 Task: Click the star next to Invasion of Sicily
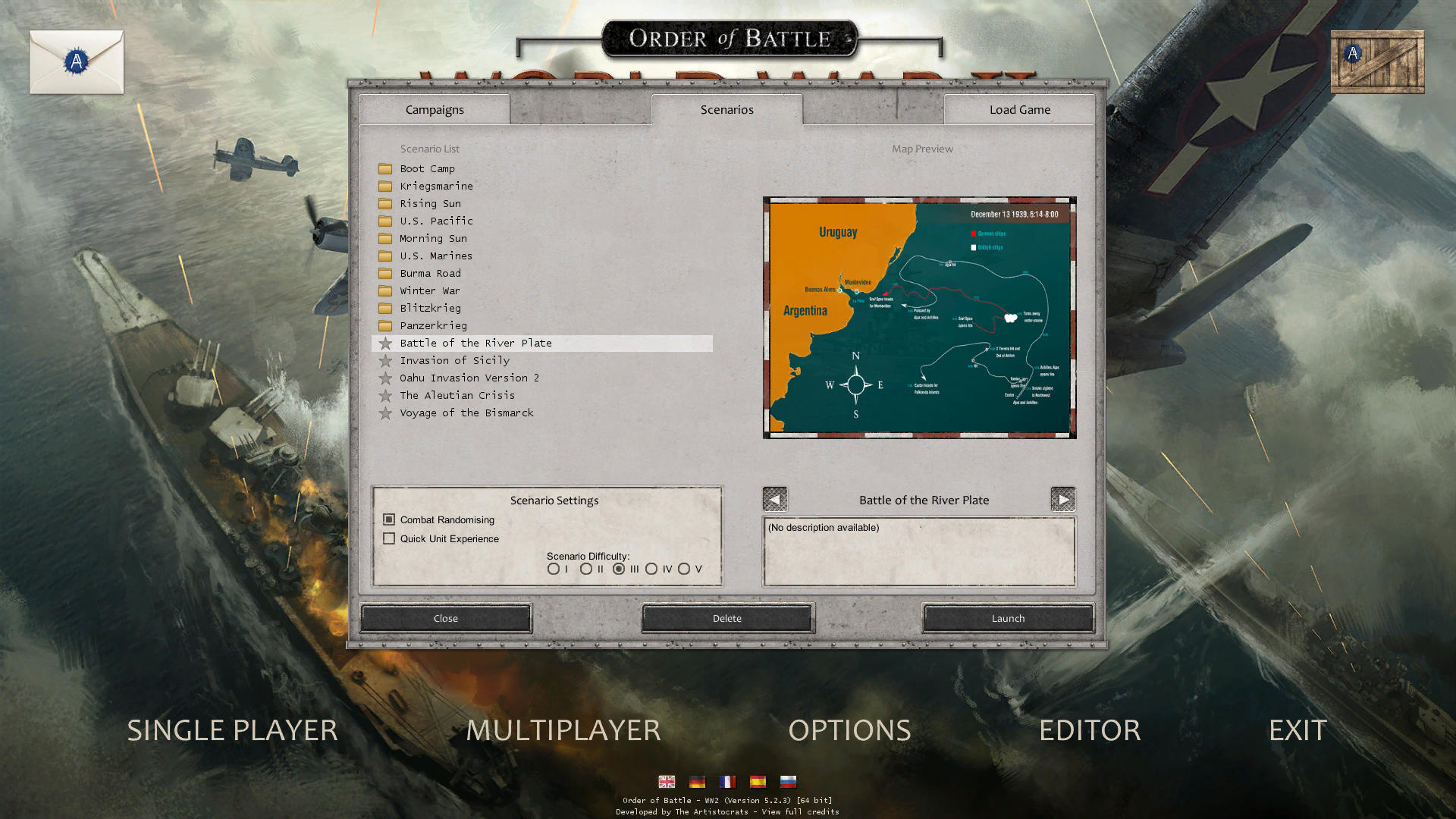click(x=387, y=360)
